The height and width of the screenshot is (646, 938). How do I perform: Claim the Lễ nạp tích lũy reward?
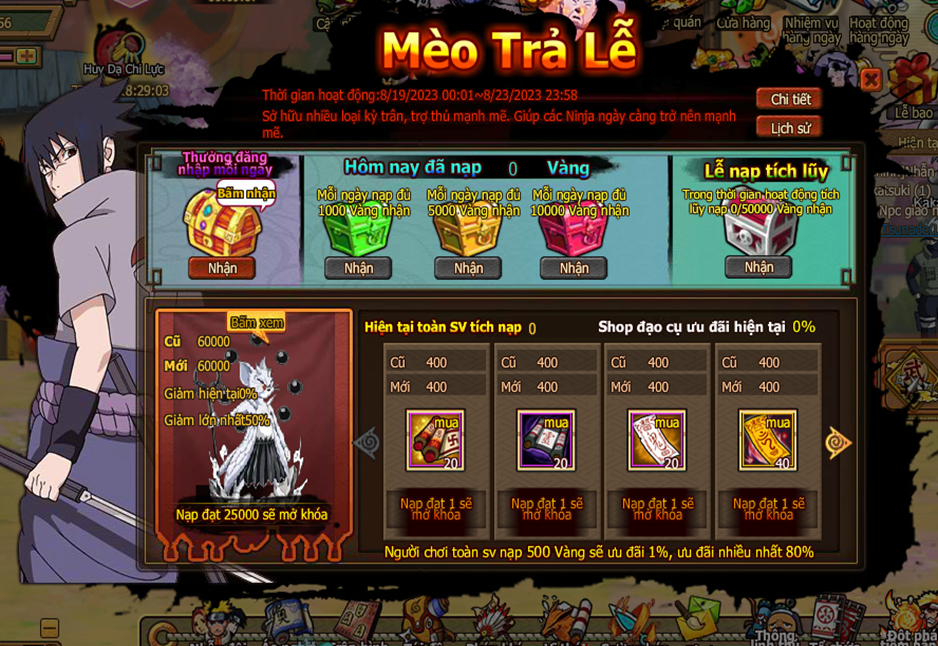pyautogui.click(x=758, y=267)
